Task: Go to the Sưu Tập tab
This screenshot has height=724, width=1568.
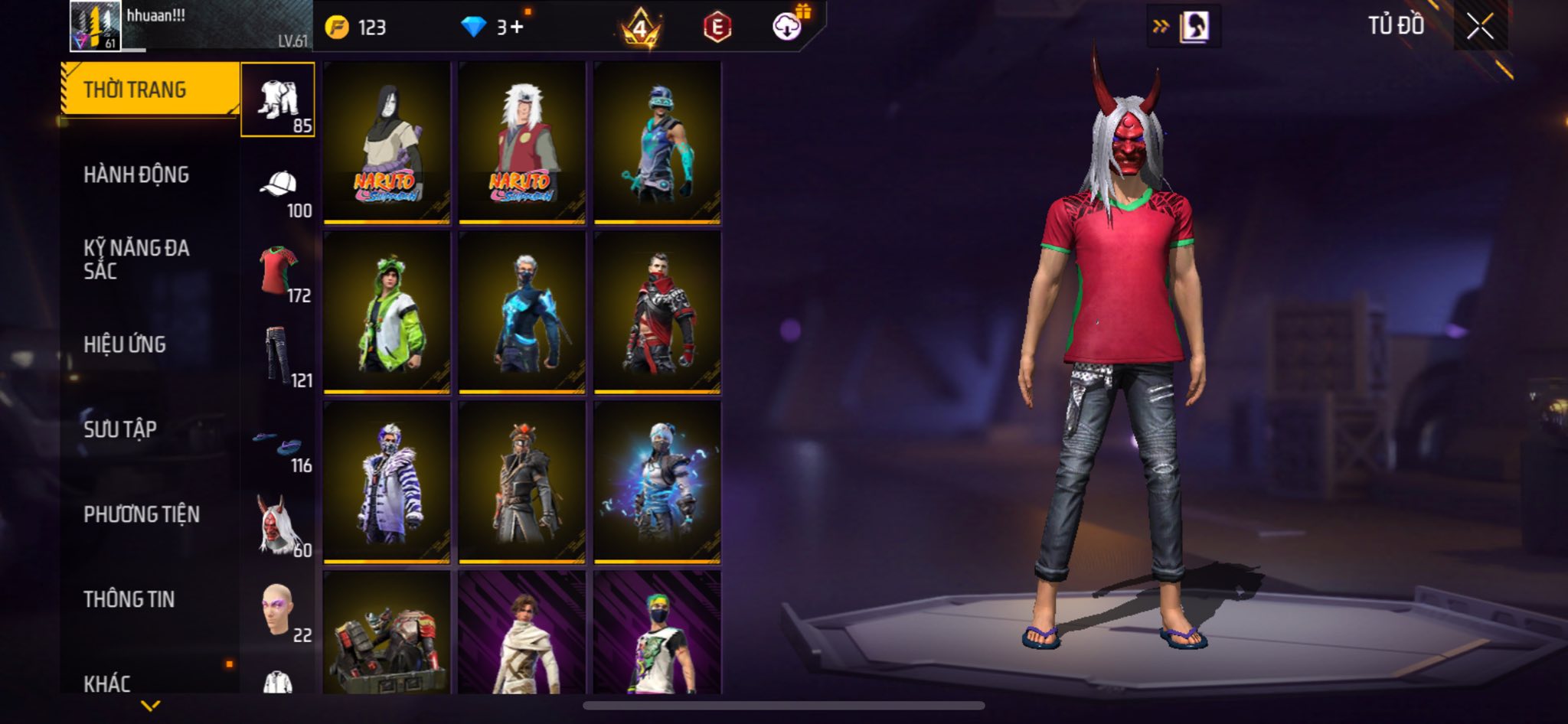Action: pyautogui.click(x=120, y=429)
